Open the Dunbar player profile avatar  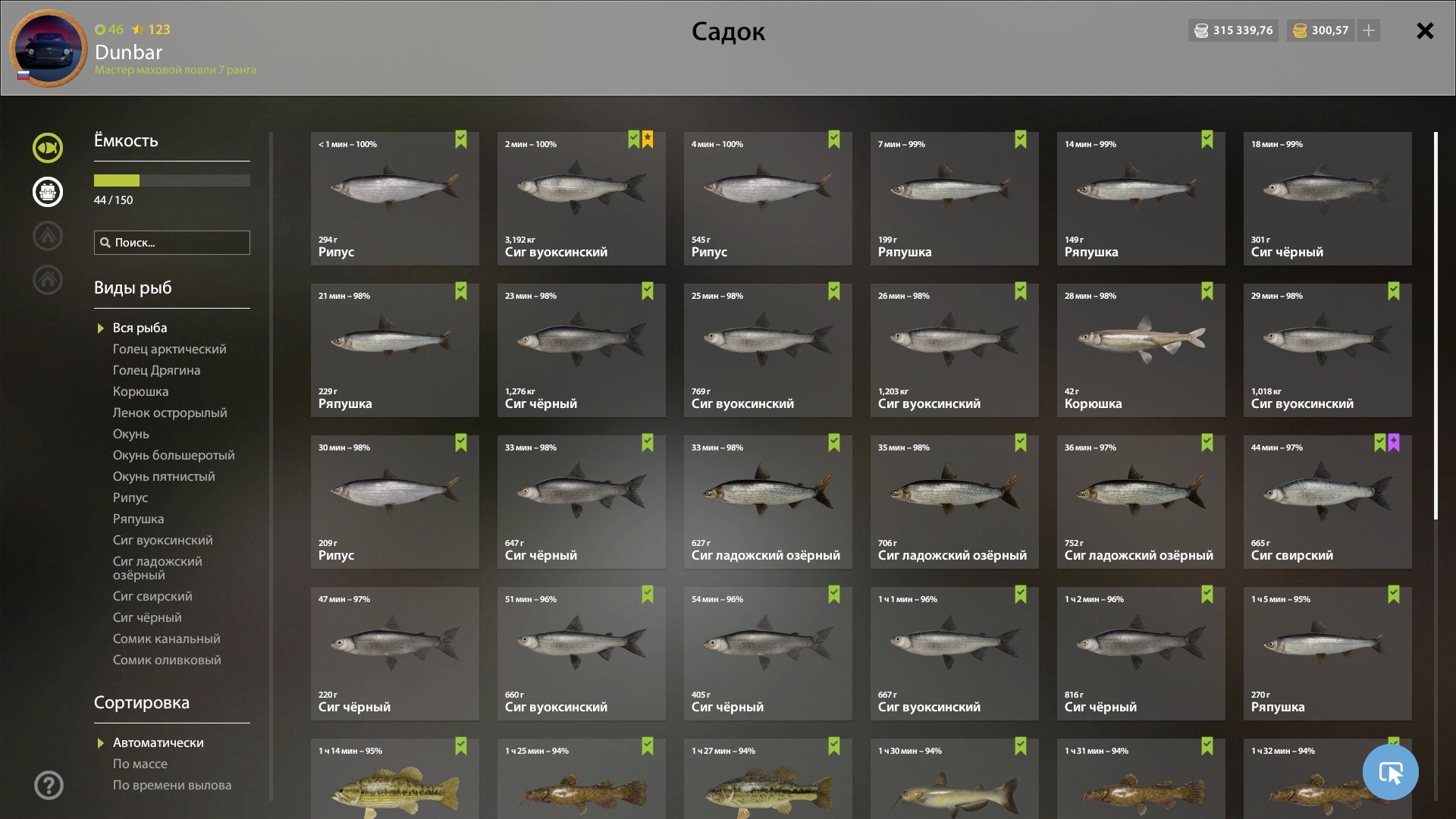point(49,49)
